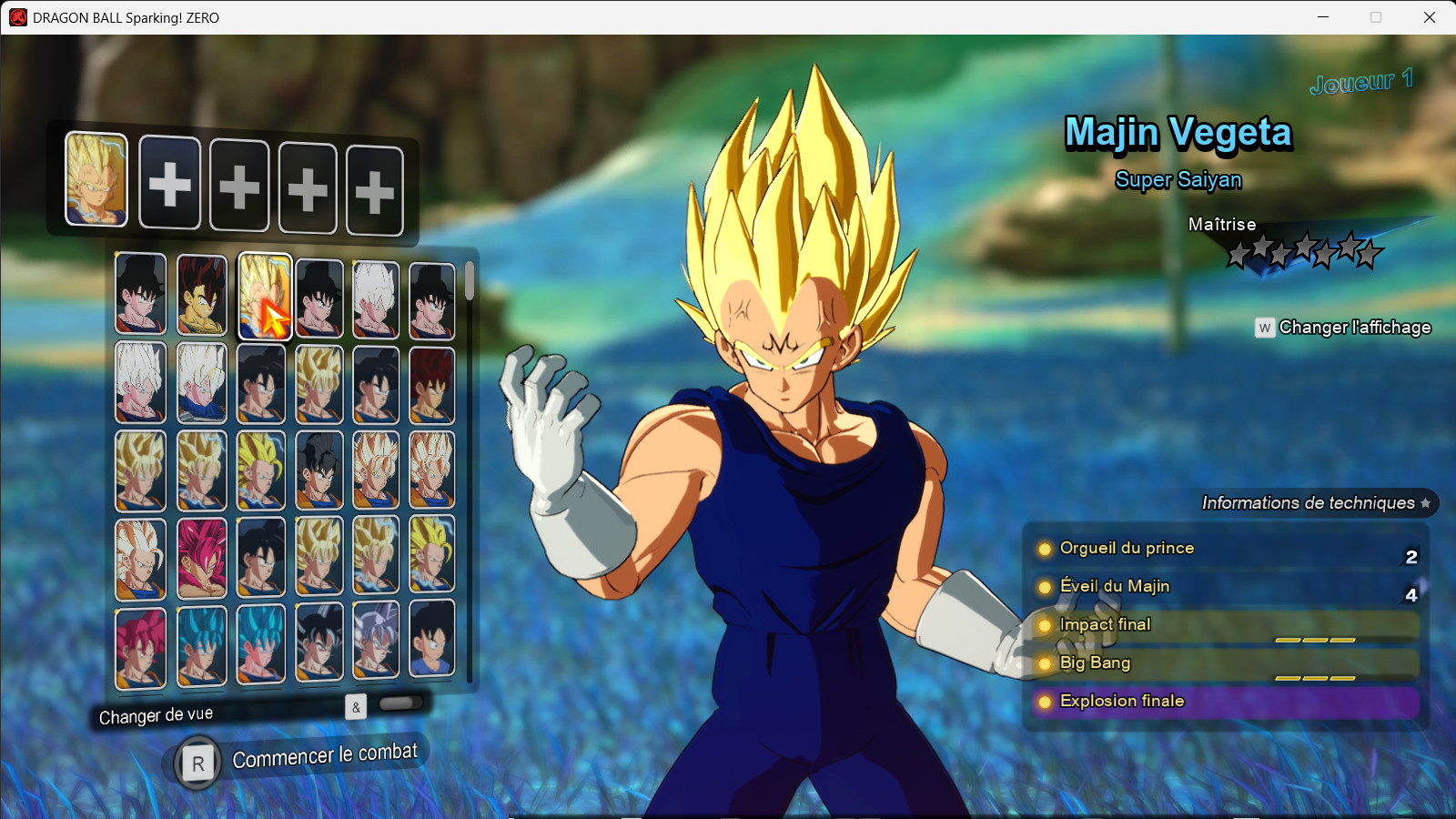Choose the dark-red-haired fighter in golden armor
Image resolution: width=1456 pixels, height=819 pixels.
[x=201, y=295]
